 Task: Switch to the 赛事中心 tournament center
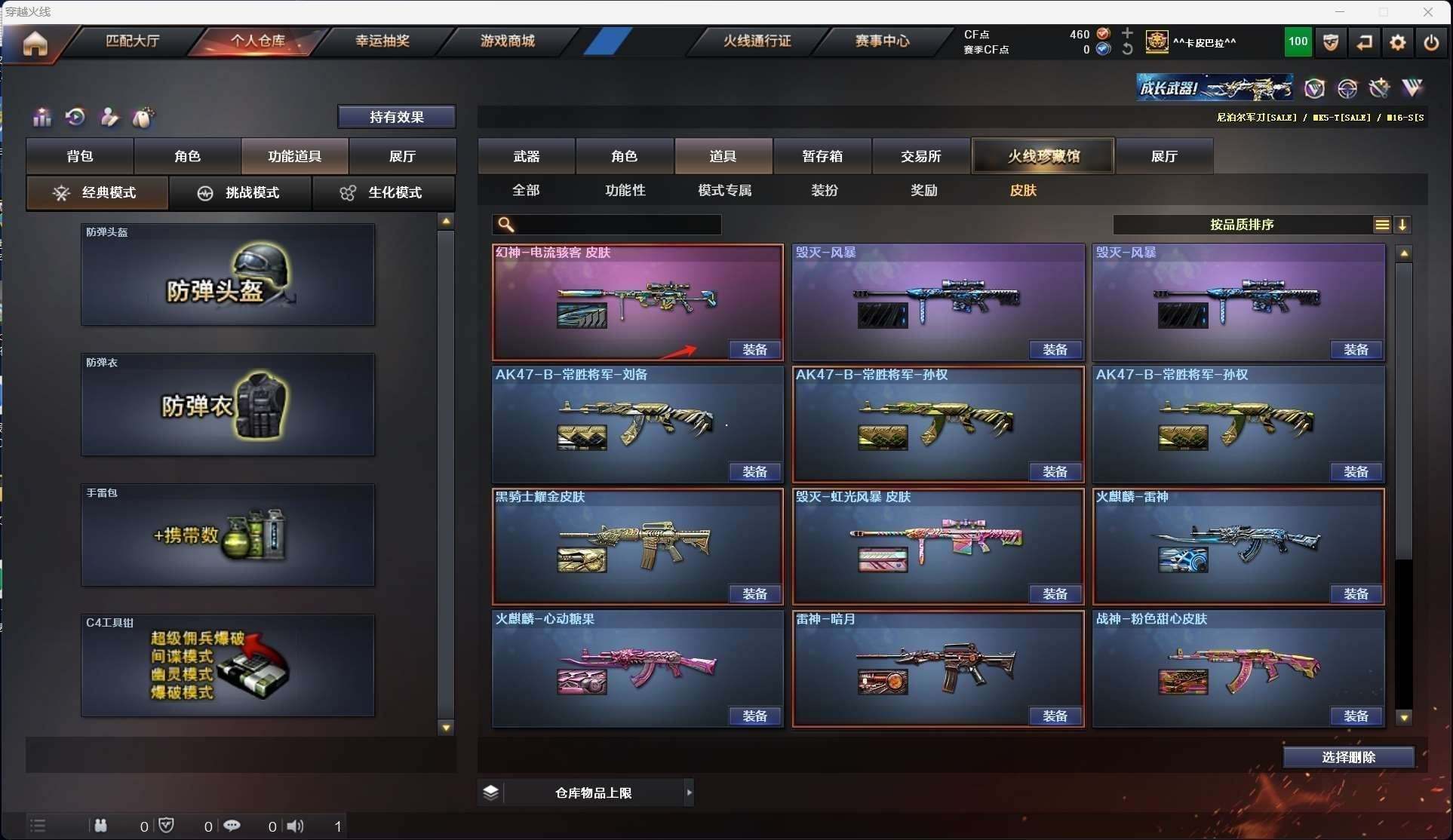[x=882, y=41]
